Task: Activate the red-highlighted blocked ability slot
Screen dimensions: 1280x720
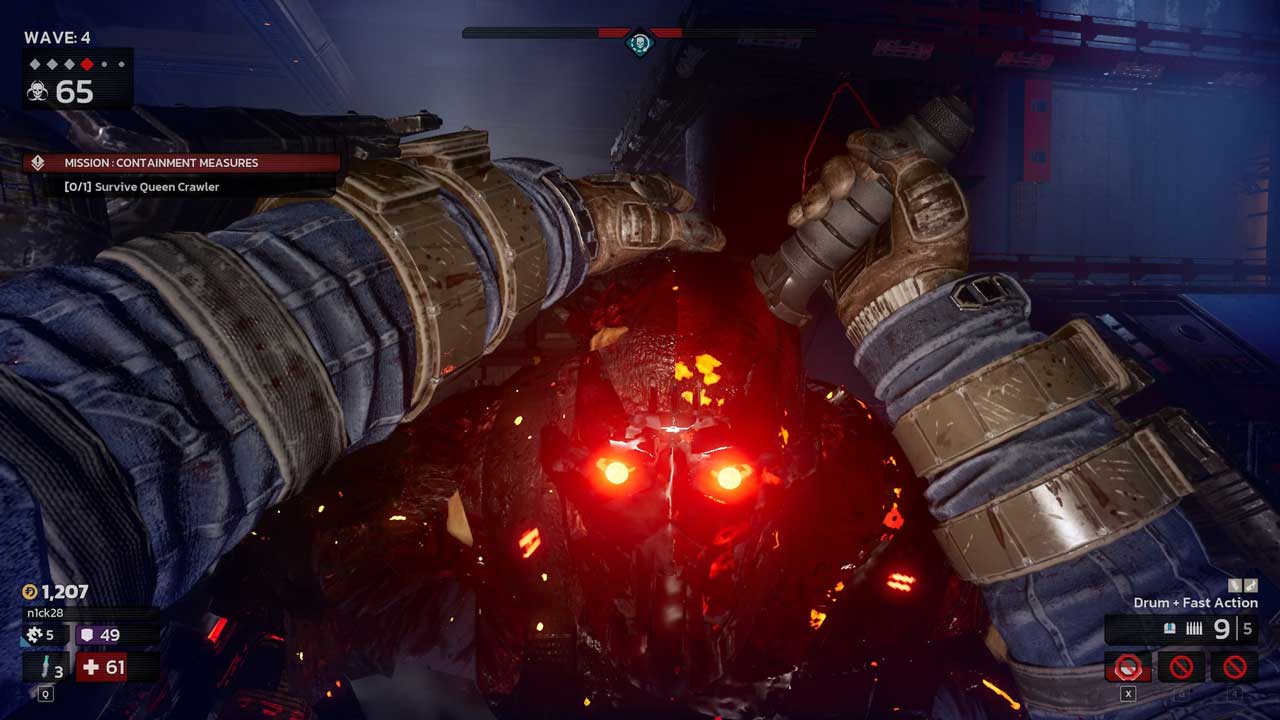Action: tap(1128, 666)
